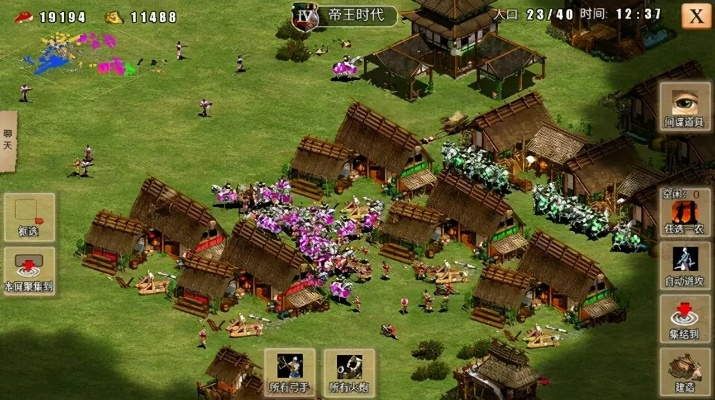Tap the 任选一次 button
This screenshot has height=400, width=715.
click(685, 213)
